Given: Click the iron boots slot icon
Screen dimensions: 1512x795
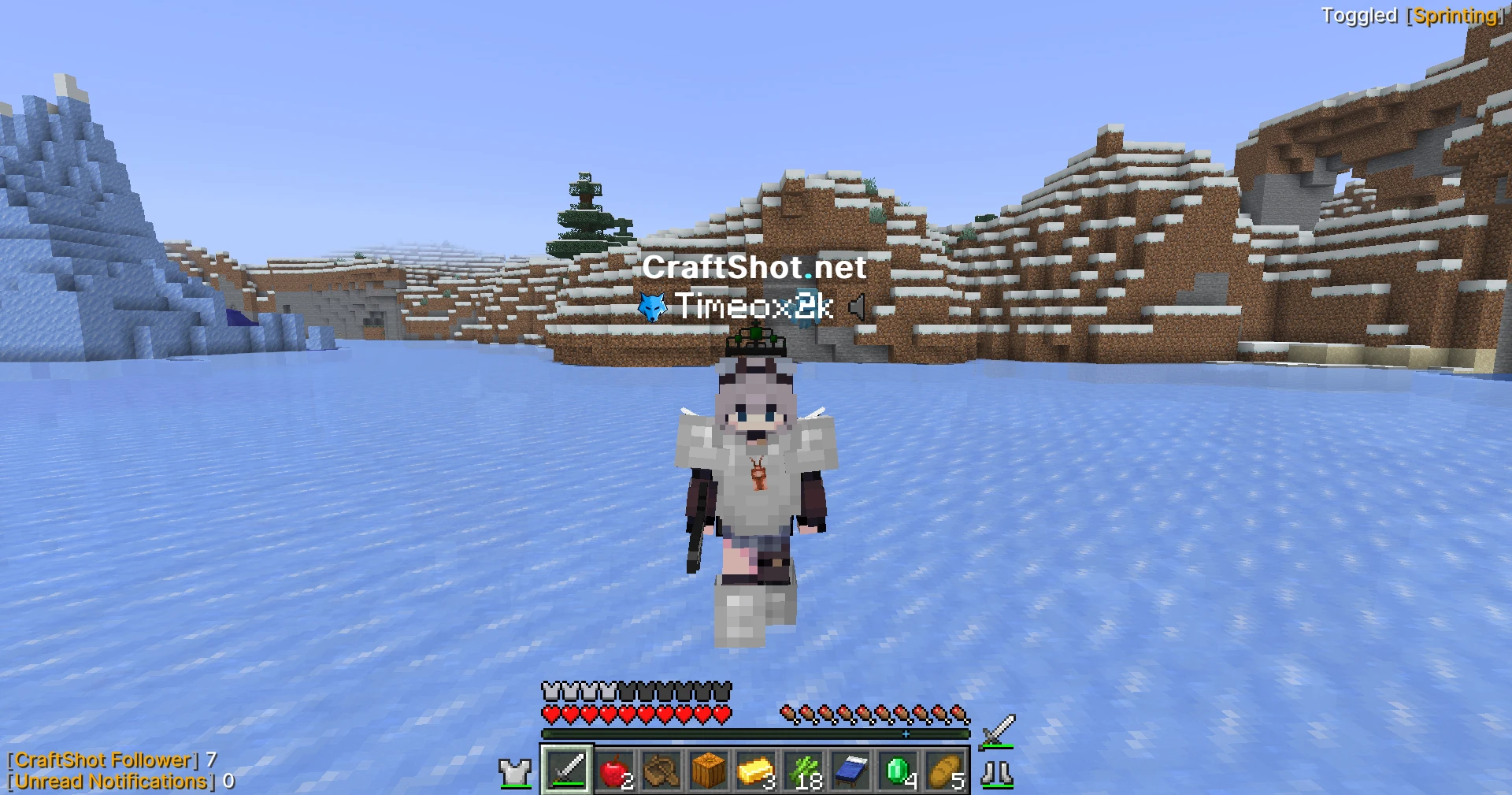Looking at the screenshot, I should 999,773.
